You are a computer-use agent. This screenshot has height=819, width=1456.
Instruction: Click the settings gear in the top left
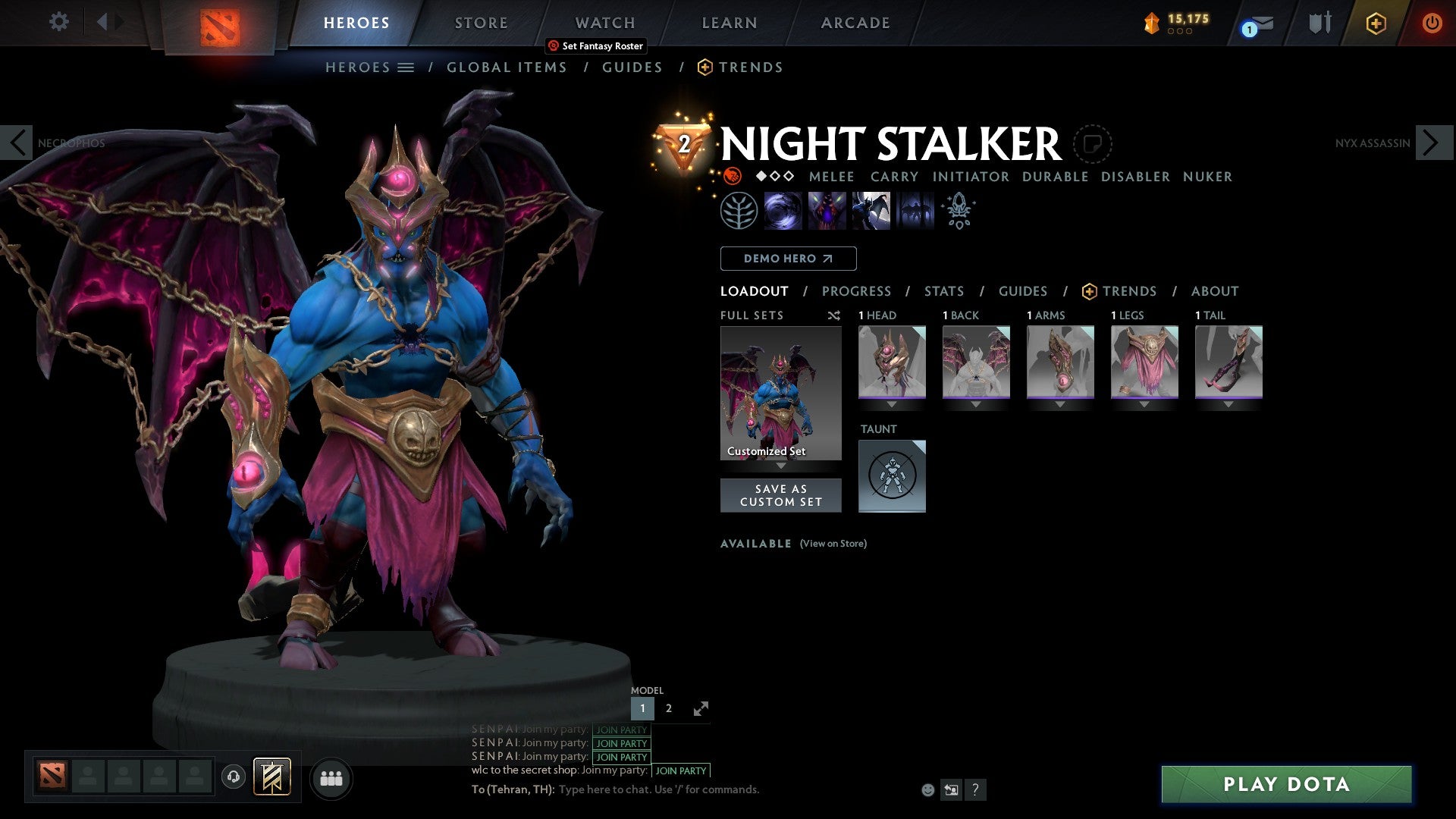(58, 22)
